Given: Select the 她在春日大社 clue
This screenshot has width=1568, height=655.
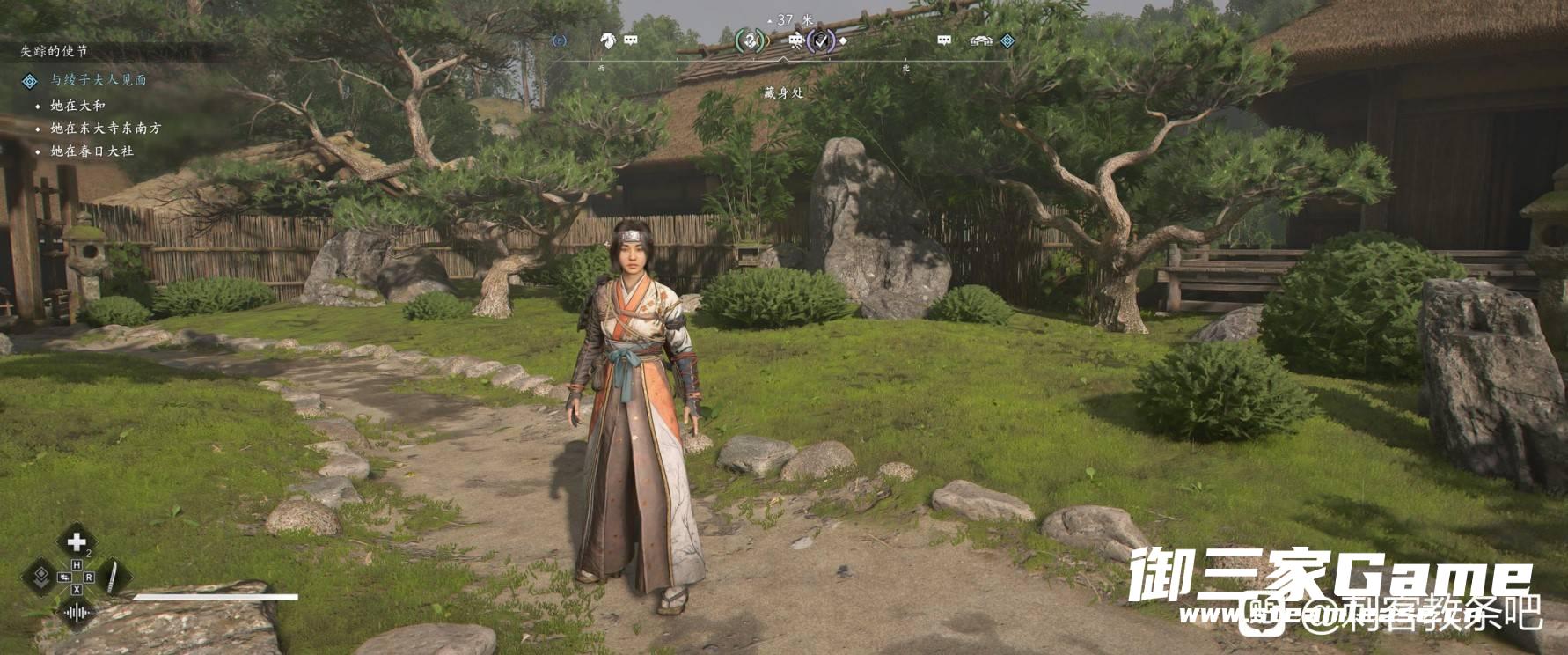Looking at the screenshot, I should point(92,151).
